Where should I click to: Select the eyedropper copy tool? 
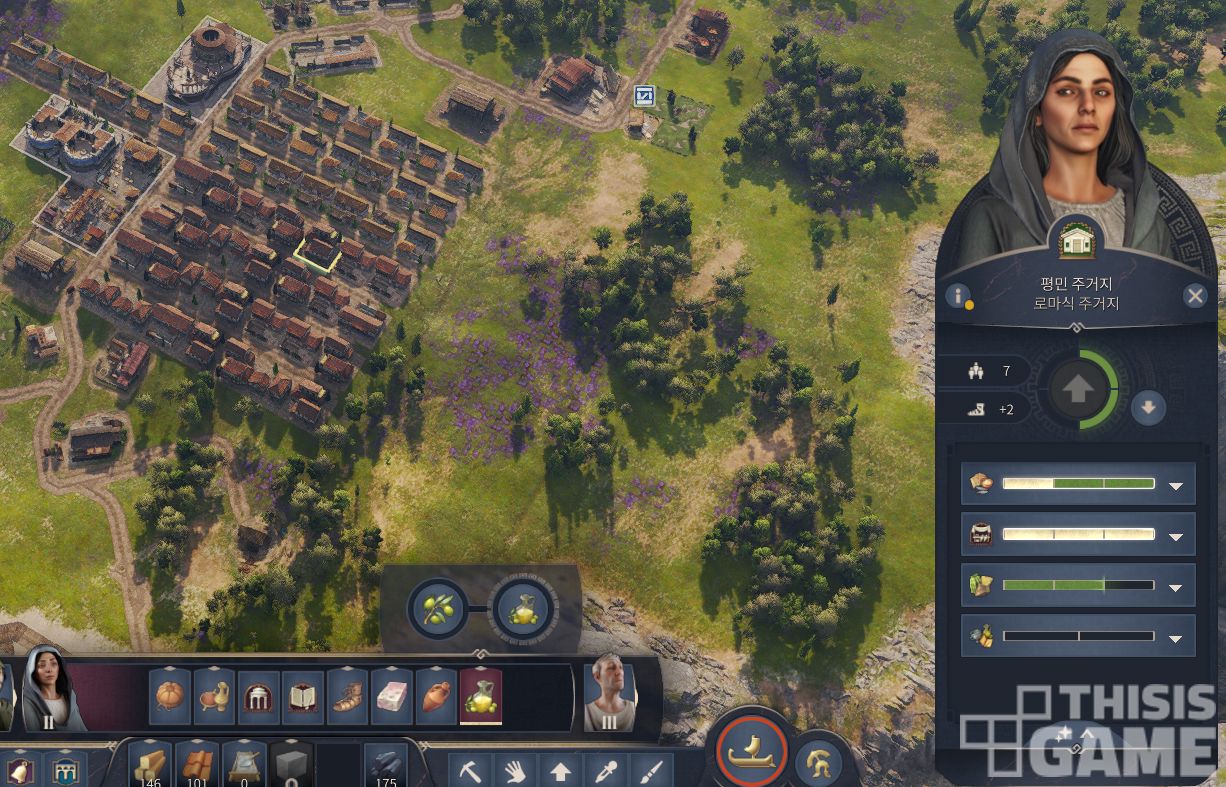(606, 771)
